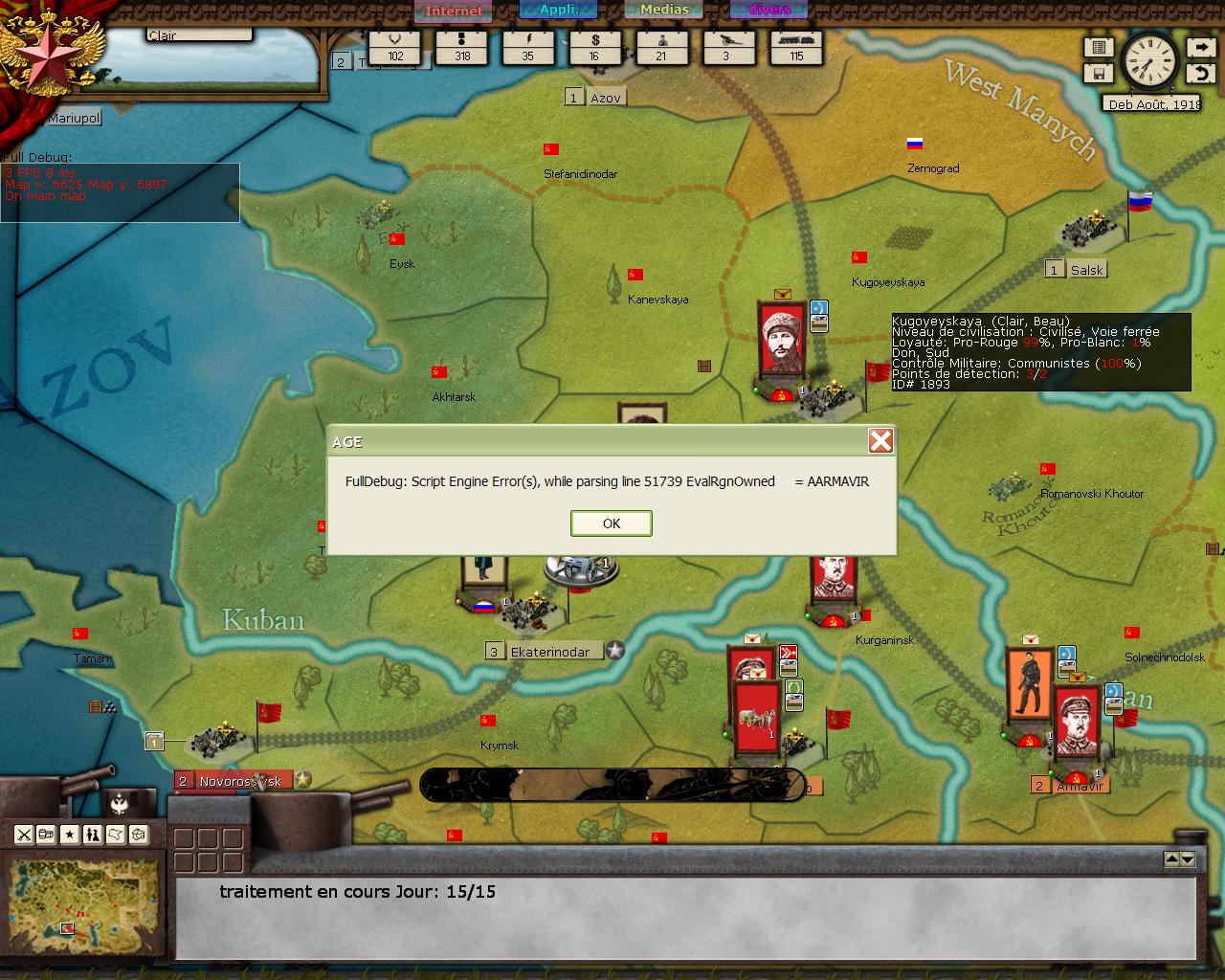Toggle the region outline map filter
1225x980 pixels.
point(116,835)
